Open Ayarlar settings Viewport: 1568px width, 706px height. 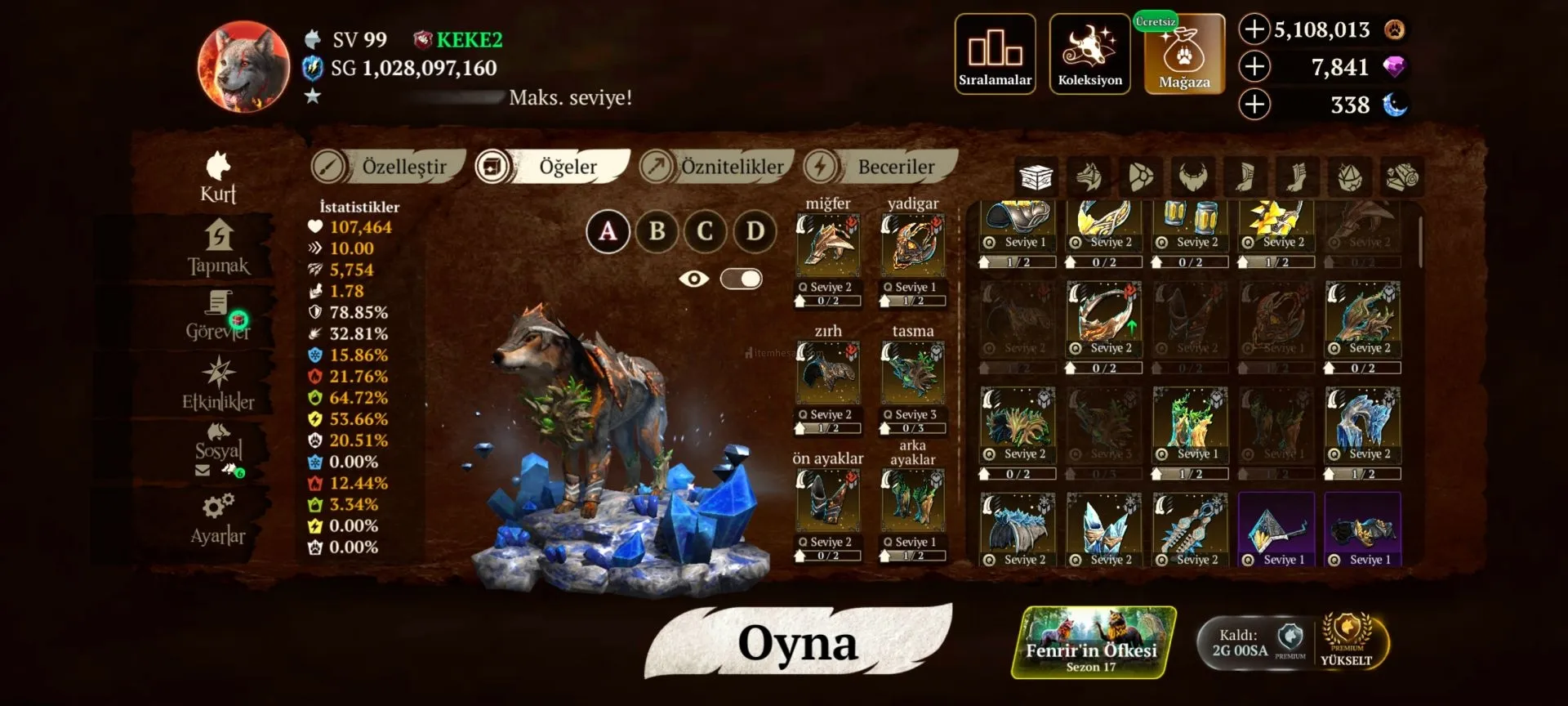pyautogui.click(x=218, y=518)
